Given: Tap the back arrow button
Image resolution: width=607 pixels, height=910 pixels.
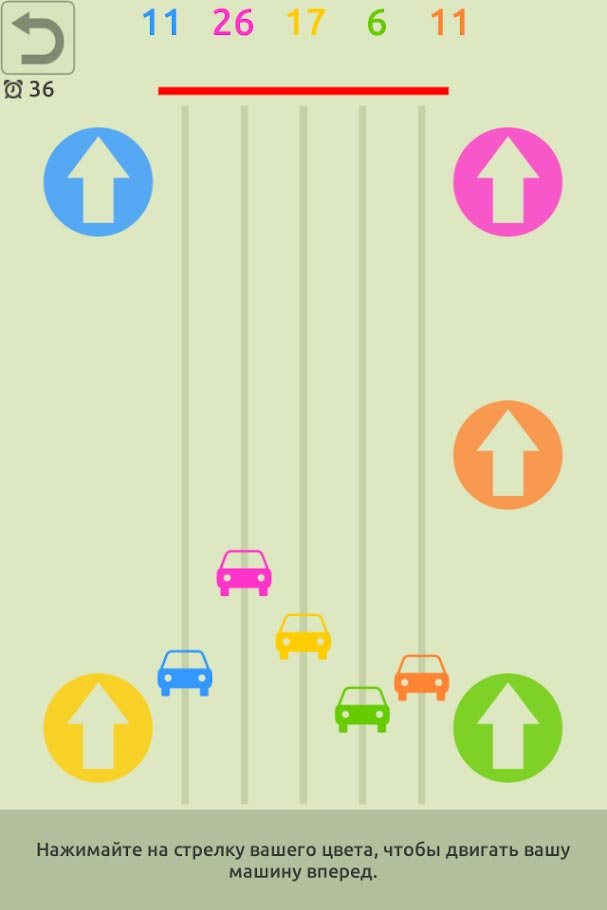Looking at the screenshot, I should click(38, 38).
